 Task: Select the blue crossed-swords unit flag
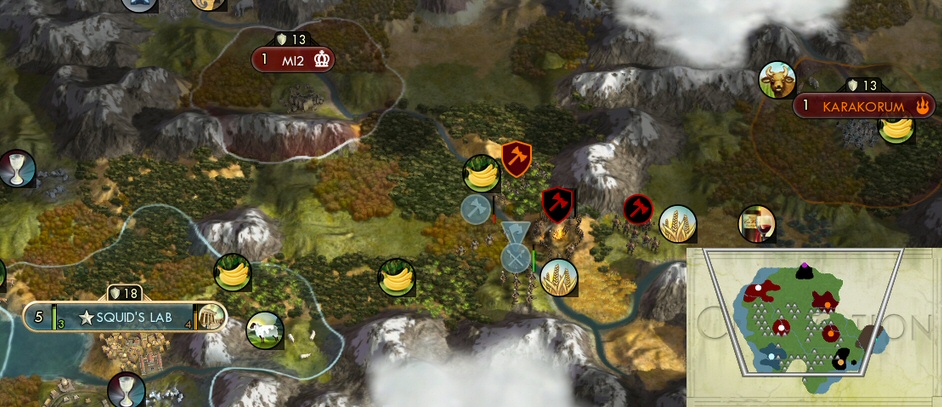(516, 258)
